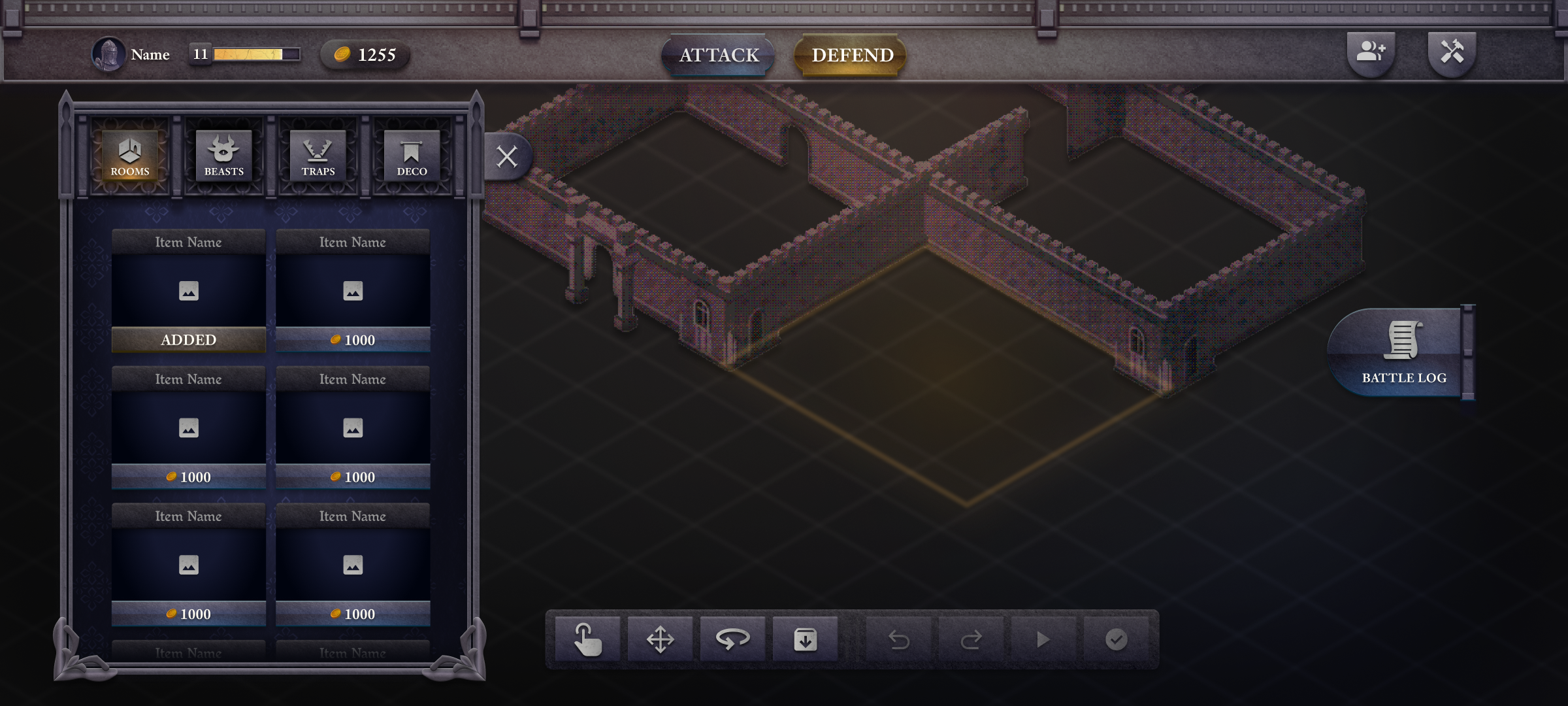The height and width of the screenshot is (706, 1568).
Task: Undo the last action
Action: [899, 639]
